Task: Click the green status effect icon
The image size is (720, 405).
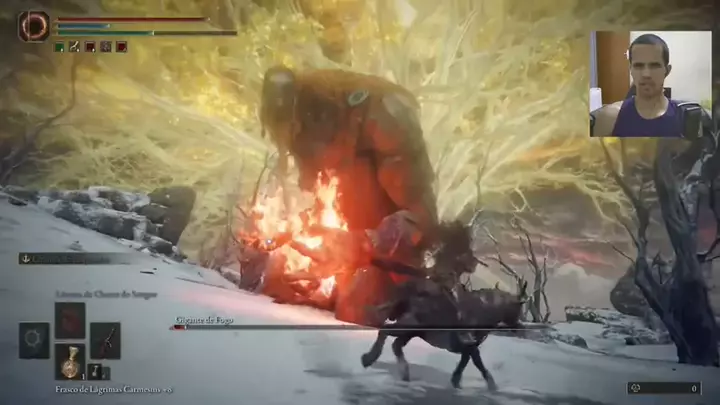Action: tap(59, 46)
